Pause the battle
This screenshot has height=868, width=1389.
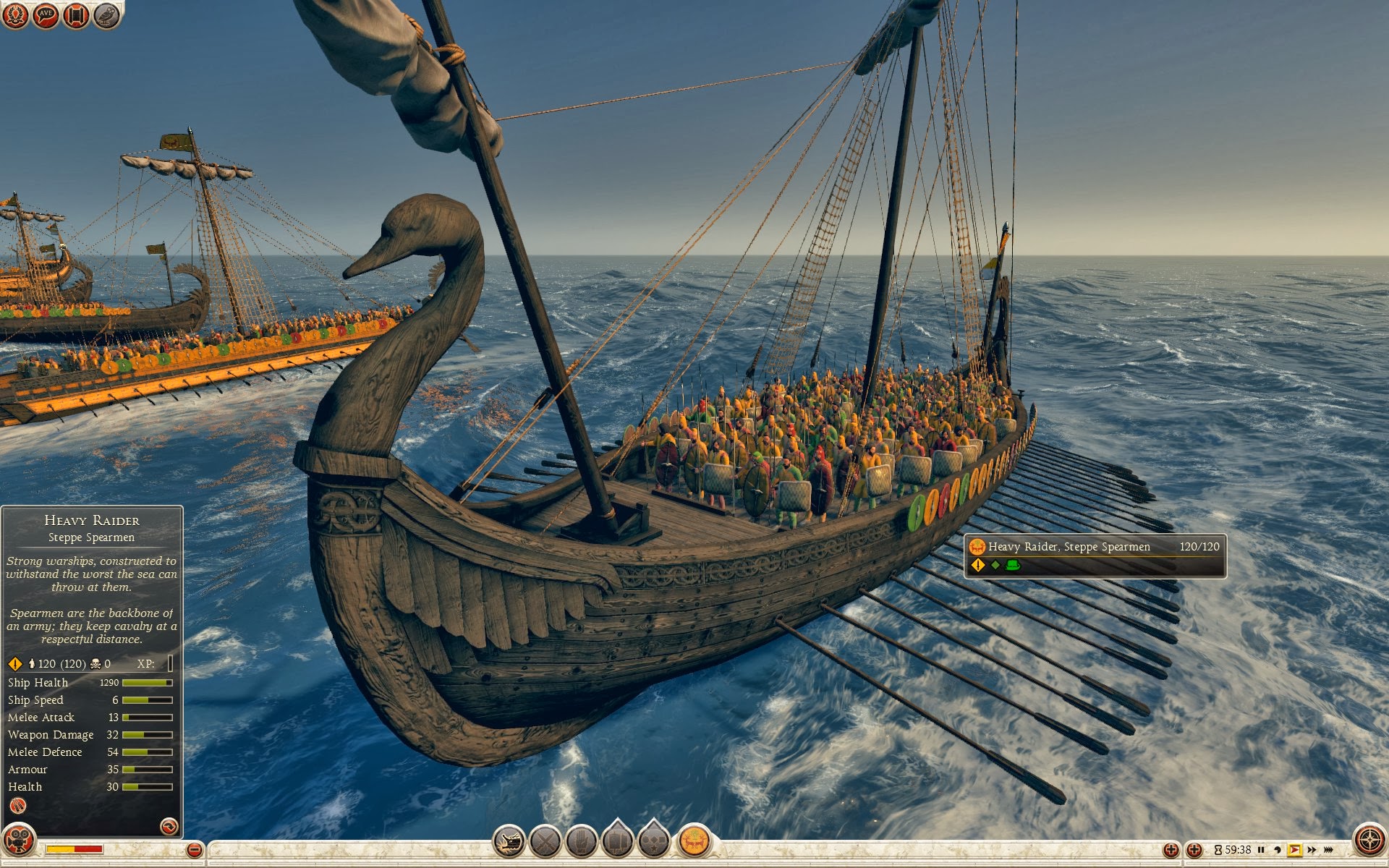1261,850
